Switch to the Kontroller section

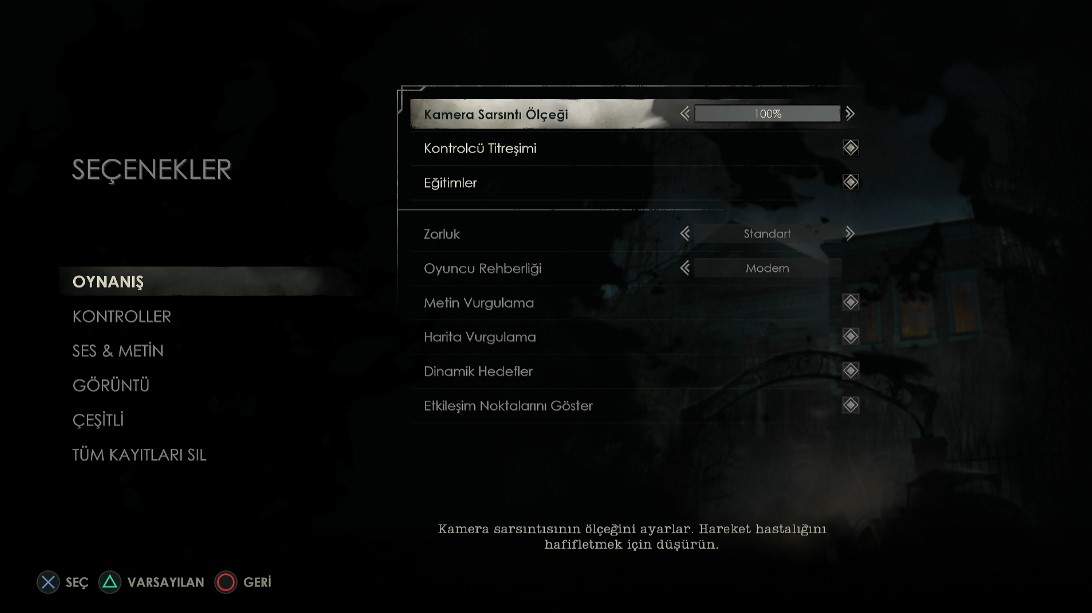tap(122, 317)
